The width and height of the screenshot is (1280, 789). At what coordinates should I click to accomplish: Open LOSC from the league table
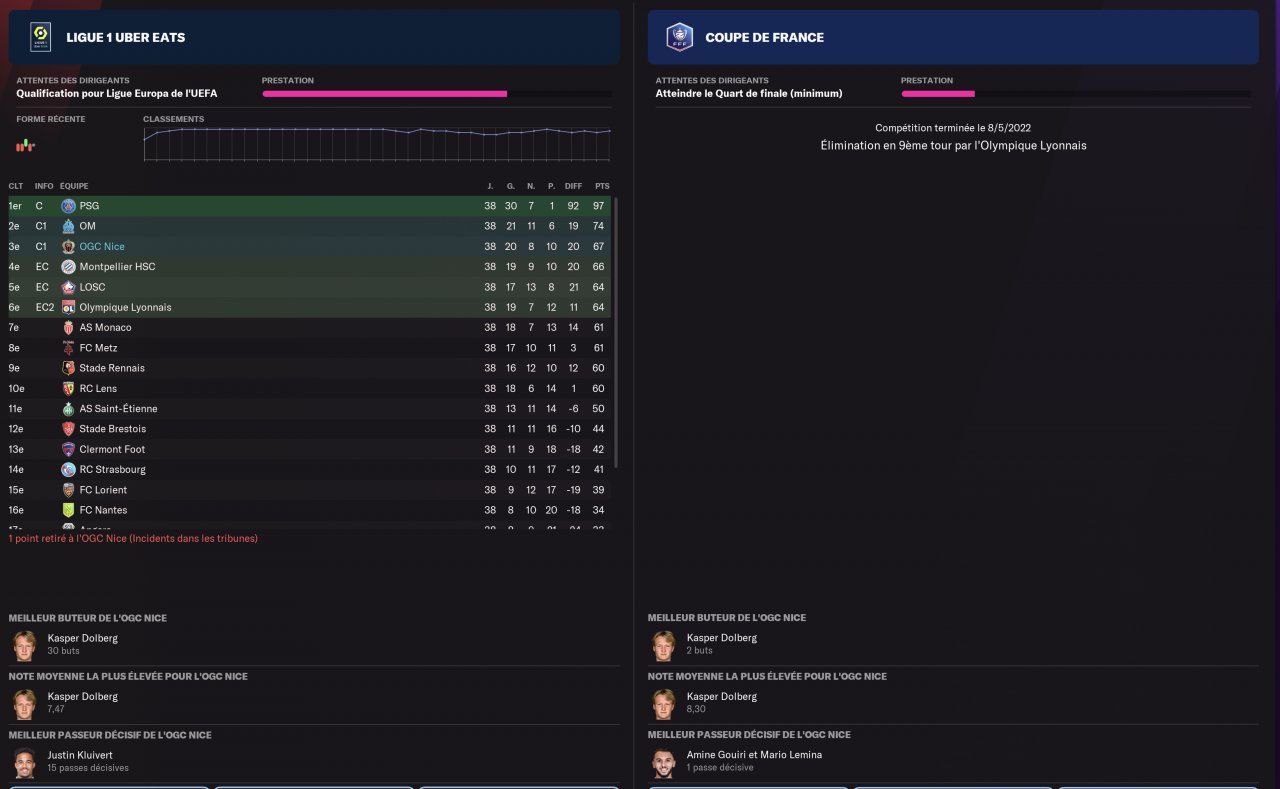point(92,287)
